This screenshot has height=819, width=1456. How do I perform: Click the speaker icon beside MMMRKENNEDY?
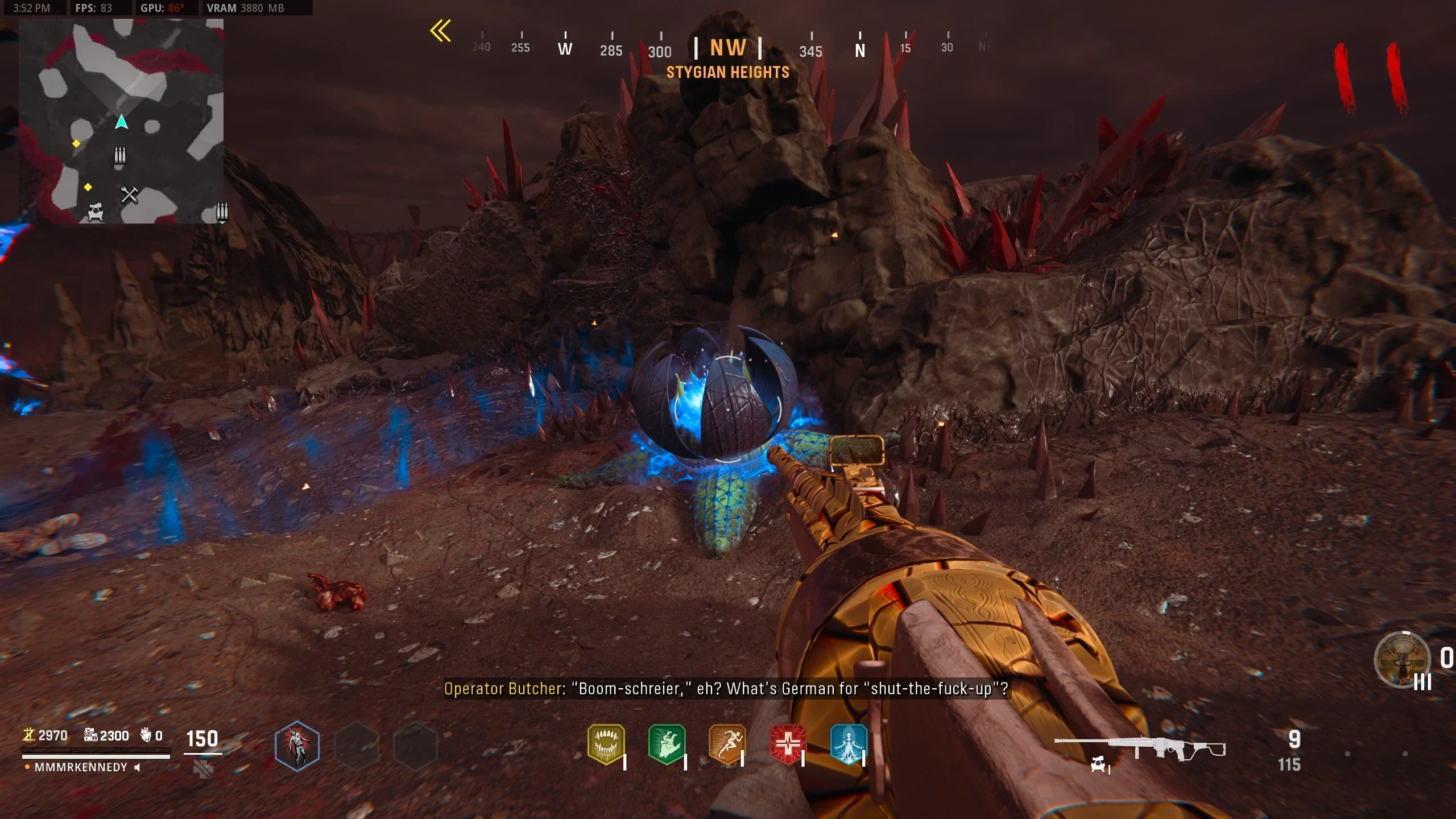pos(137,768)
